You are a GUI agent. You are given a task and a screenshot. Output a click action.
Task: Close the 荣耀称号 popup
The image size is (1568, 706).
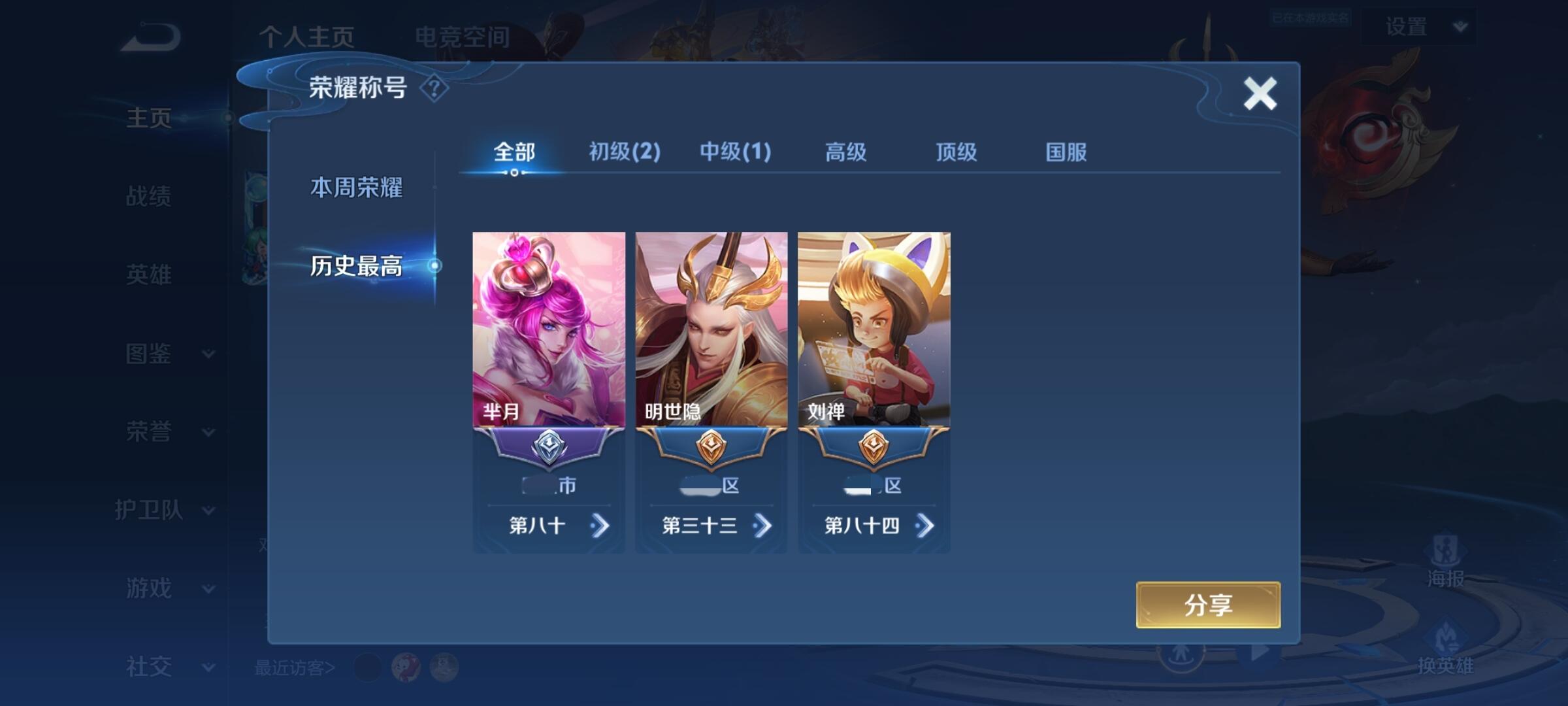pos(1260,93)
